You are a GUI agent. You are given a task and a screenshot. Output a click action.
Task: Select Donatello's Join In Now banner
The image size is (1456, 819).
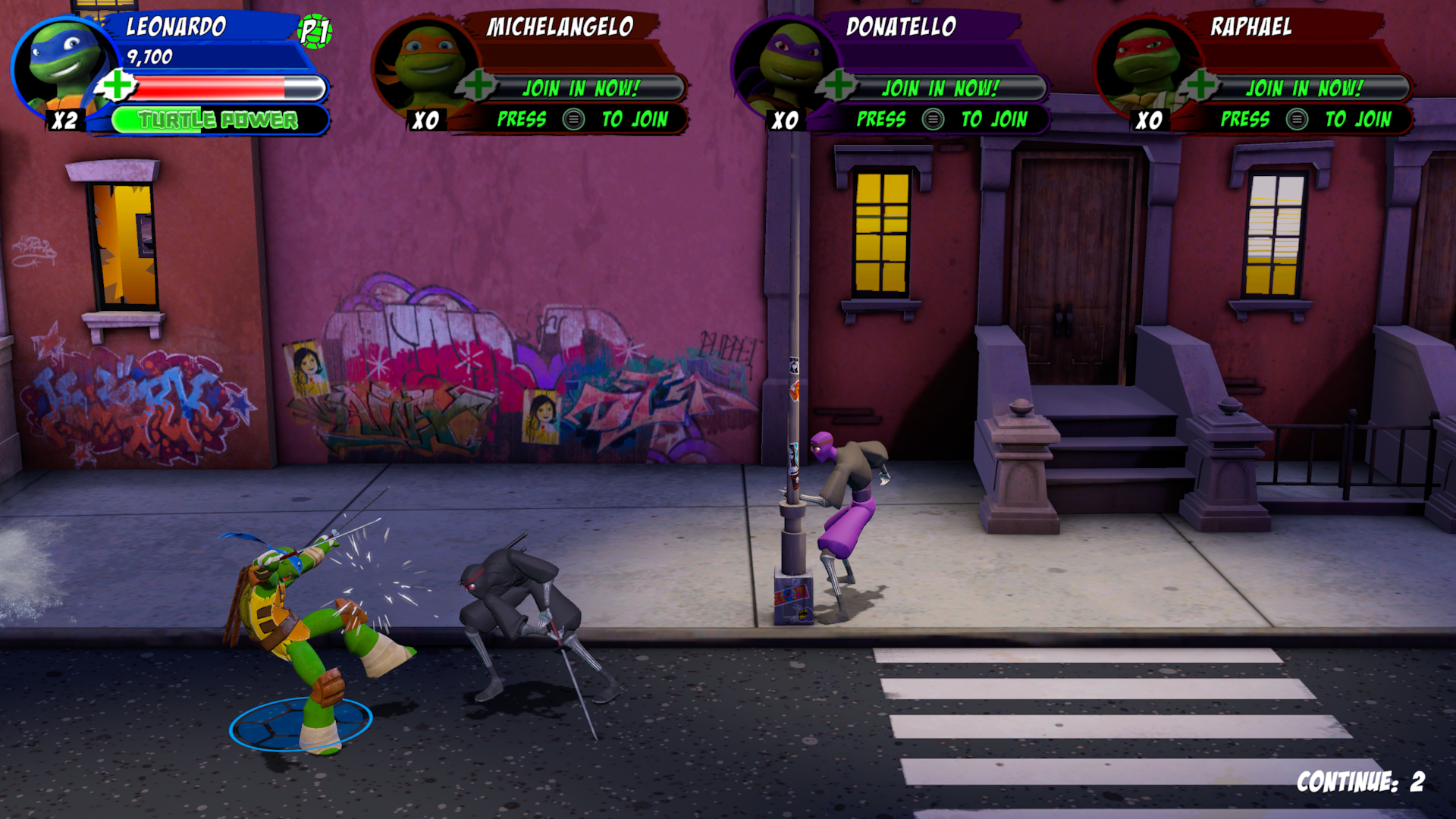tap(940, 88)
